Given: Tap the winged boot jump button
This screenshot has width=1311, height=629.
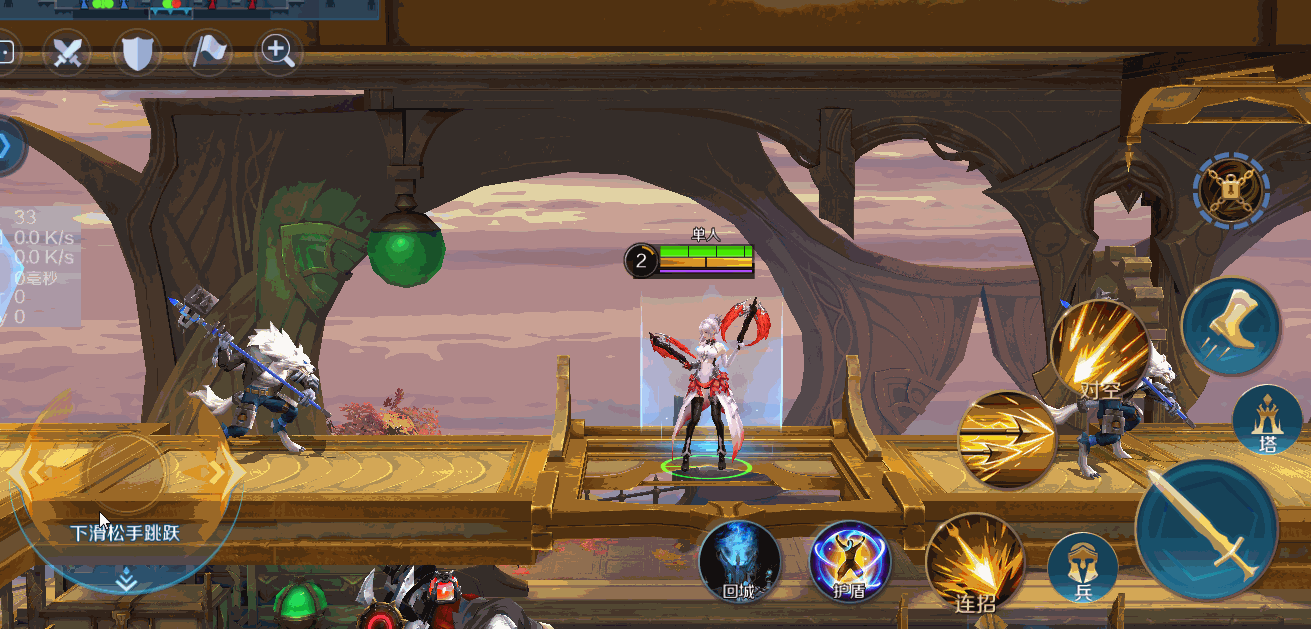Looking at the screenshot, I should (x=1230, y=326).
